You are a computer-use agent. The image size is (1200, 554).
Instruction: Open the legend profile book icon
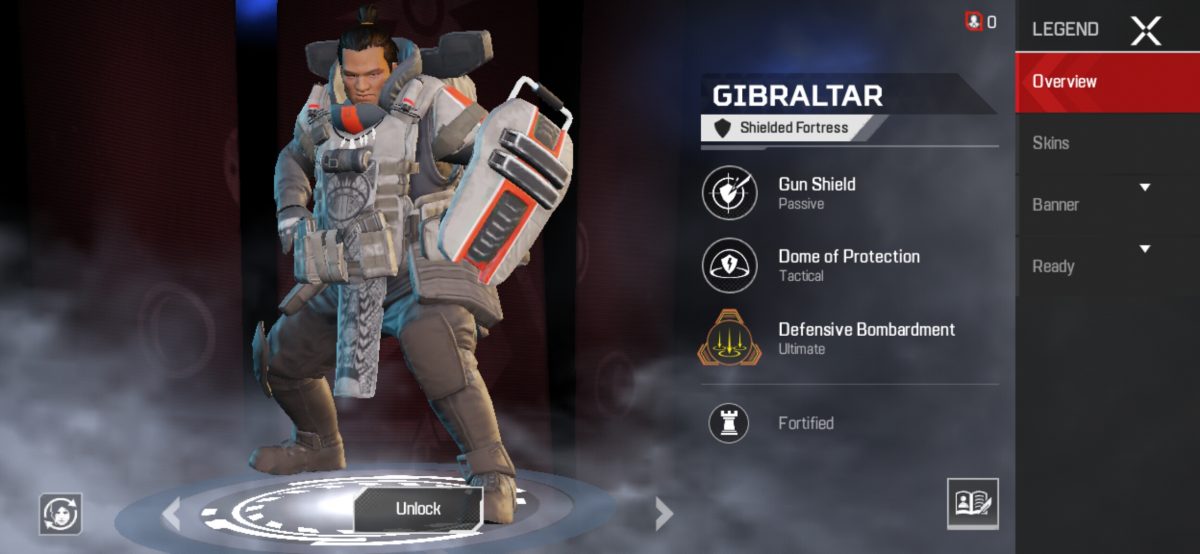pos(972,503)
